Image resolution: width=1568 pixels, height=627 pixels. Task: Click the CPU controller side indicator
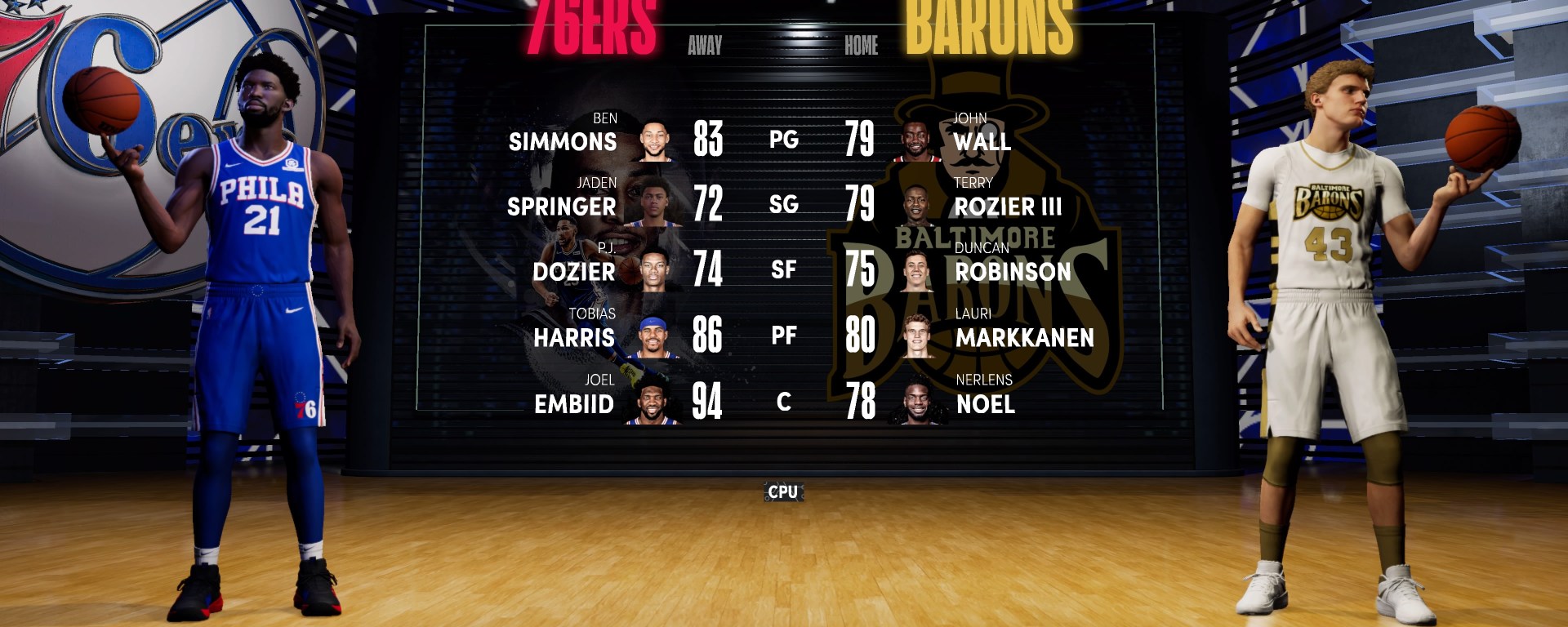(x=783, y=491)
